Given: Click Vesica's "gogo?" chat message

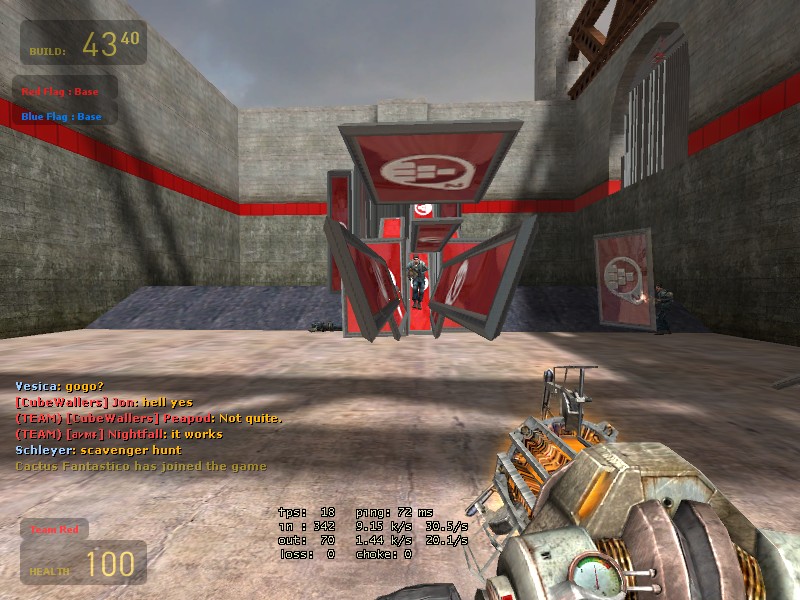Looking at the screenshot, I should (x=59, y=386).
